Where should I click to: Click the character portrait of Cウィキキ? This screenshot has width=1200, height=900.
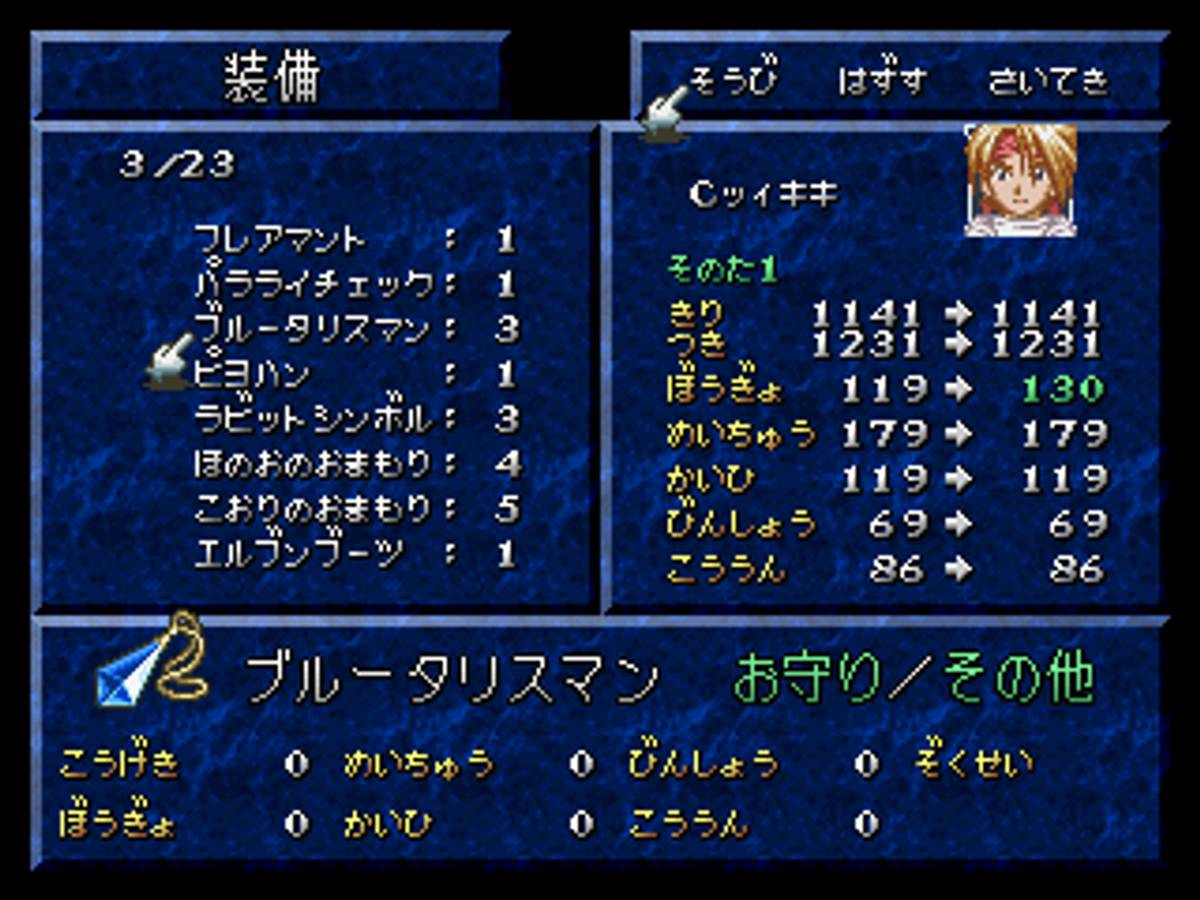pos(1020,180)
